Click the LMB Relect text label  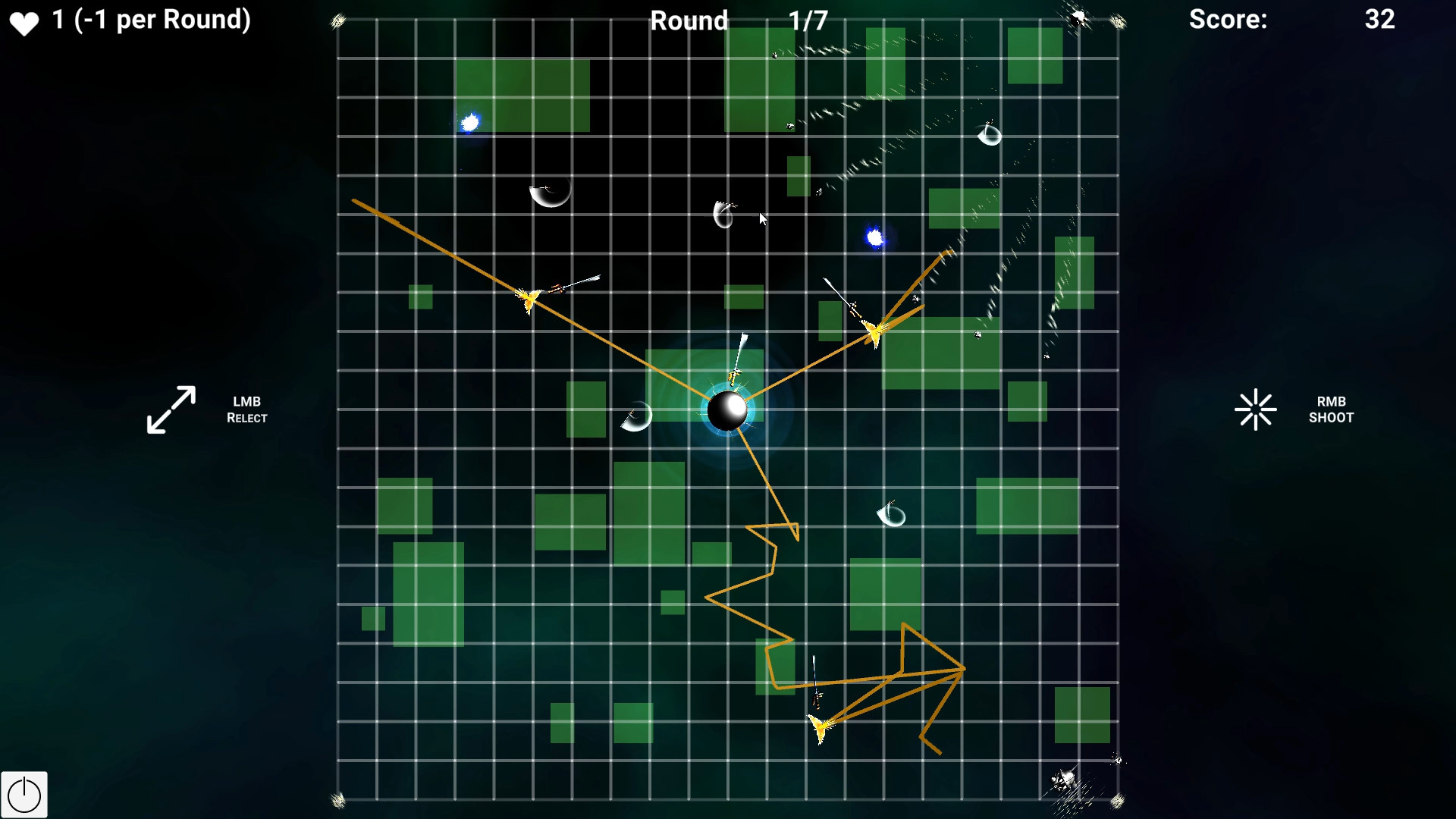(247, 409)
